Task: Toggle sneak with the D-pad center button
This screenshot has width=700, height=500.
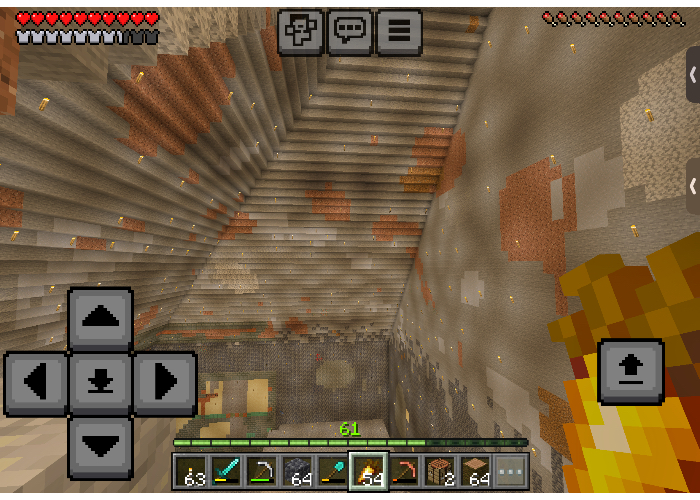Action: click(x=100, y=383)
